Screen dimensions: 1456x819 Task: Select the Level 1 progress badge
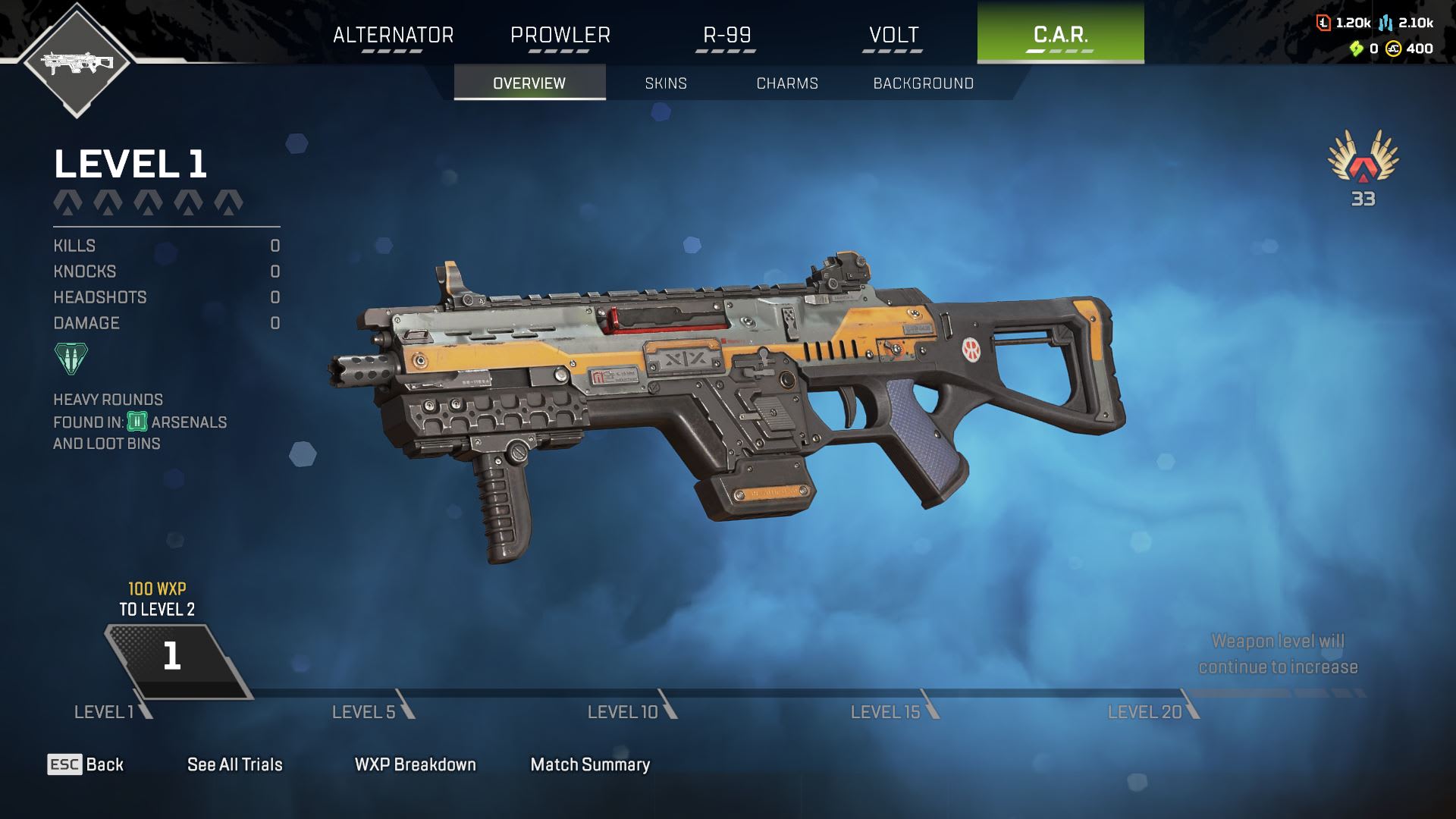(173, 657)
